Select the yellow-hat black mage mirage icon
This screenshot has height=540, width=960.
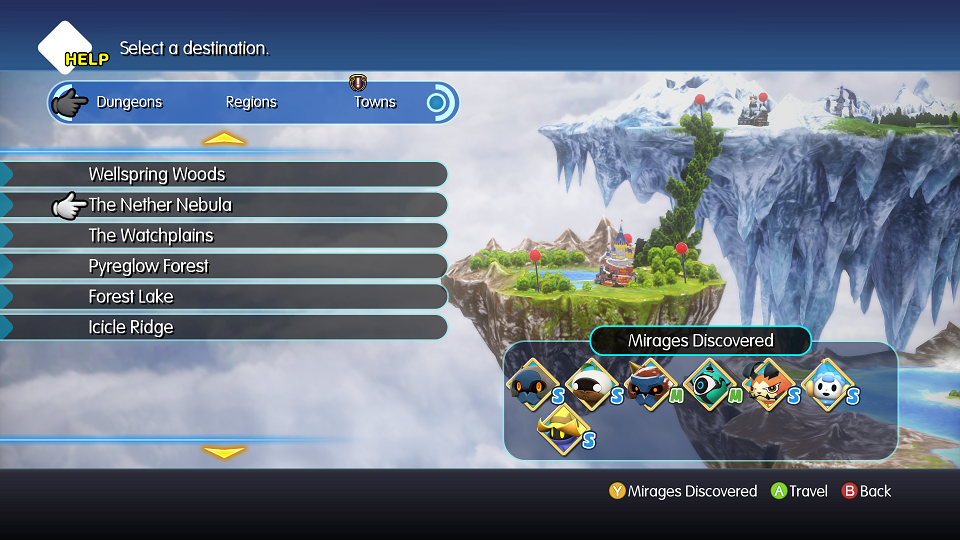coord(561,428)
